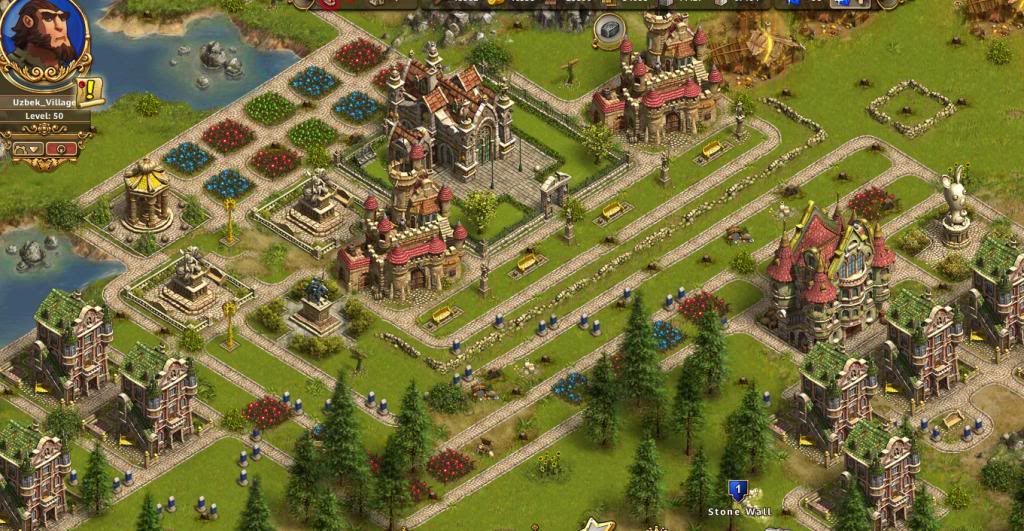Click the floating stone block production icon
The width and height of the screenshot is (1024, 531).
click(608, 31)
